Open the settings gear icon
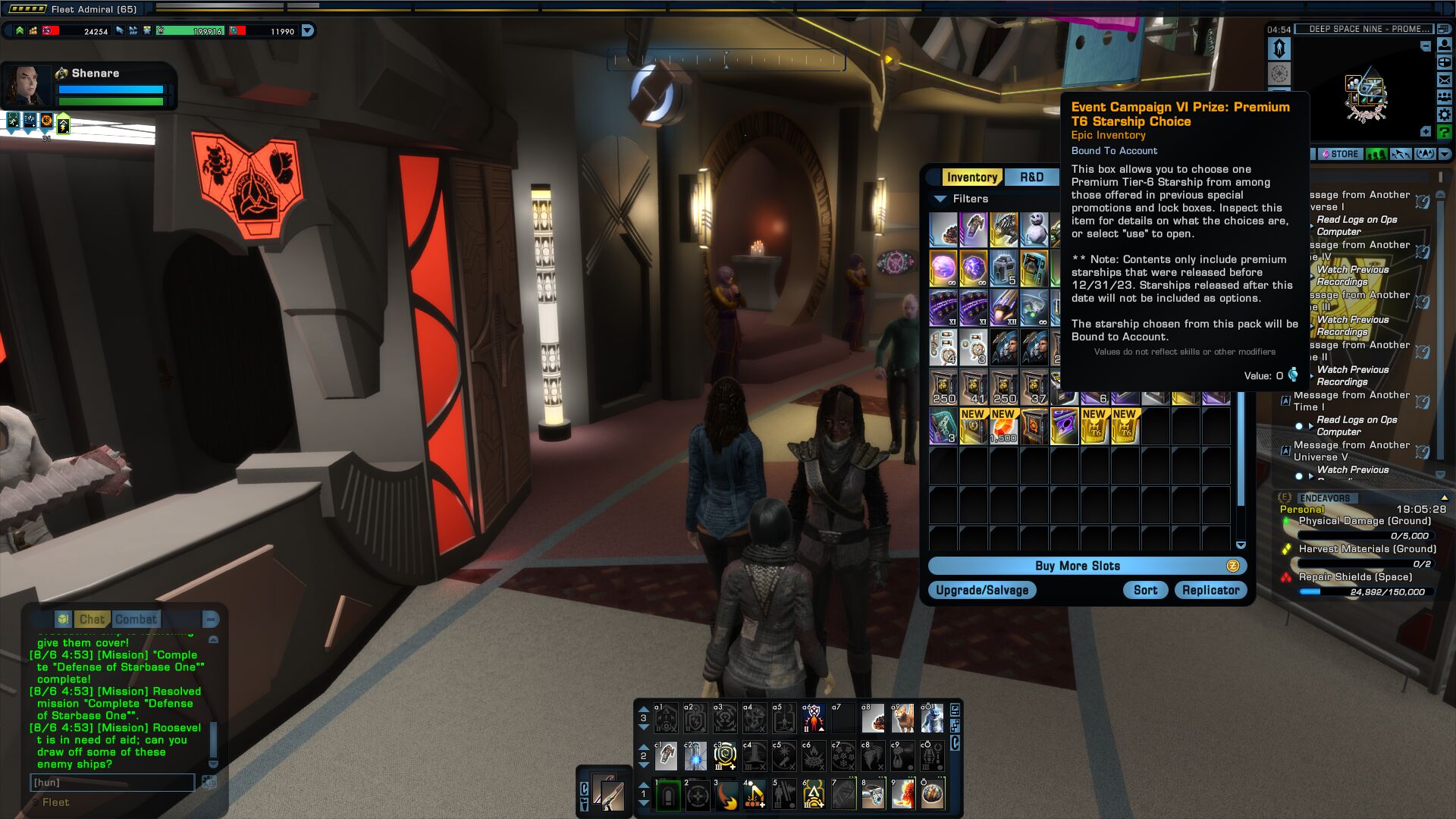Screen dimensions: 1456x819 tap(1445, 114)
